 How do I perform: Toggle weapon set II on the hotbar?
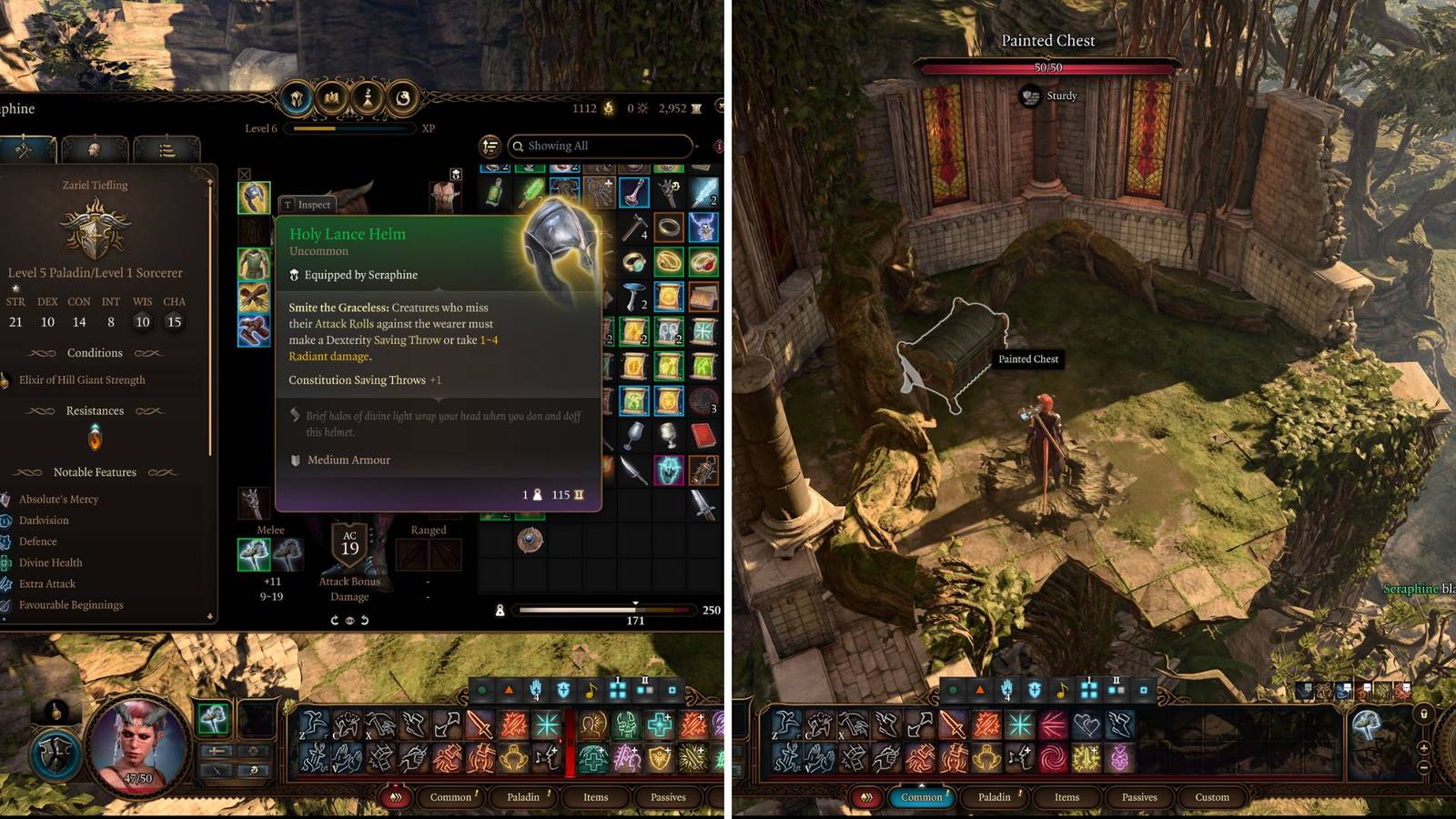click(x=644, y=689)
